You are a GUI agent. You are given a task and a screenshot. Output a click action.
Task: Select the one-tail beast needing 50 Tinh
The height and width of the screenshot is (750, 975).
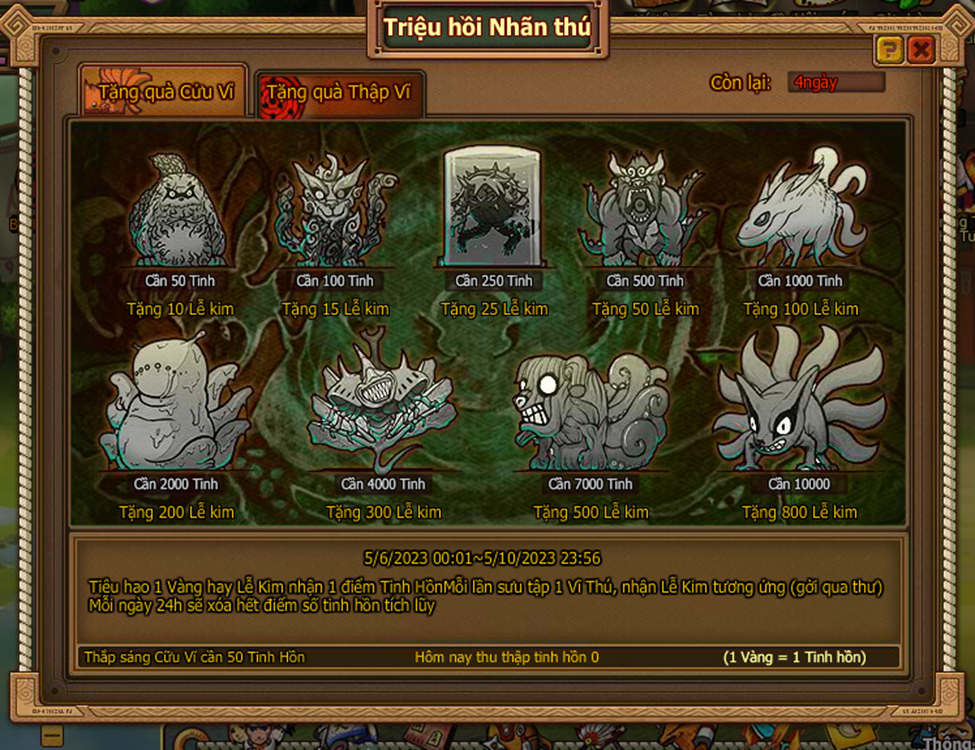[180, 212]
